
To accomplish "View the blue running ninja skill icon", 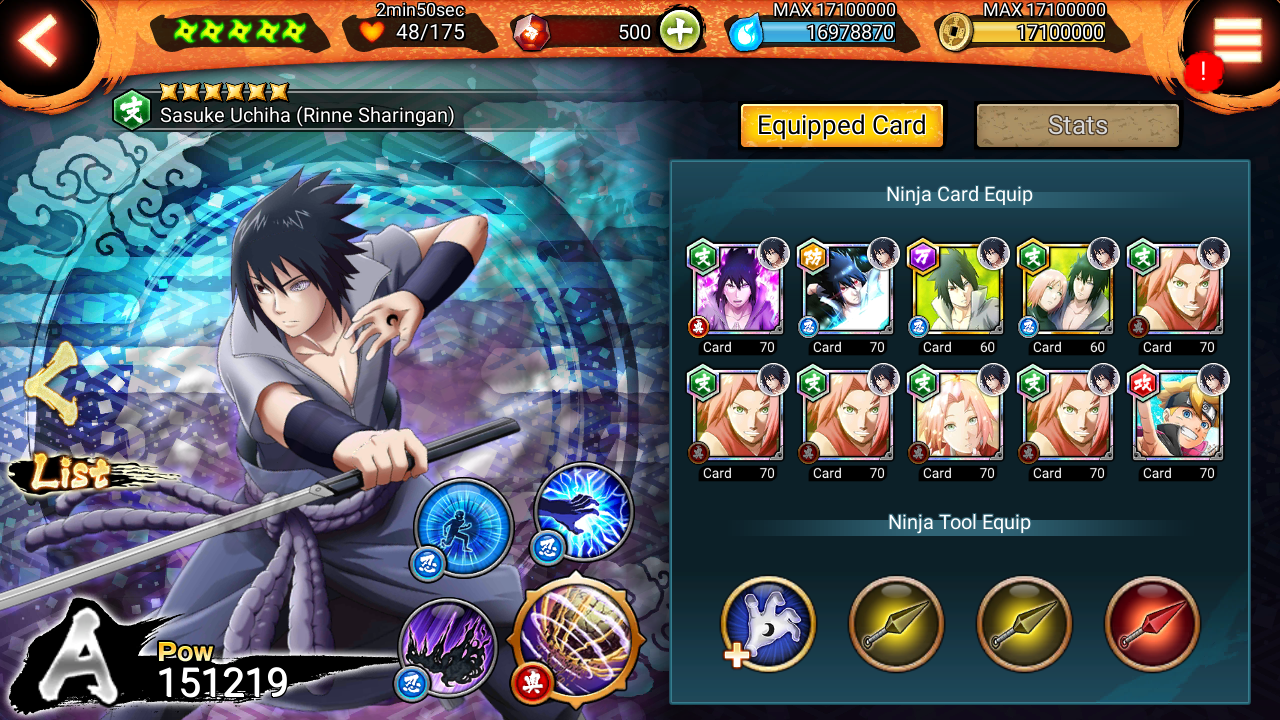I will pos(464,526).
